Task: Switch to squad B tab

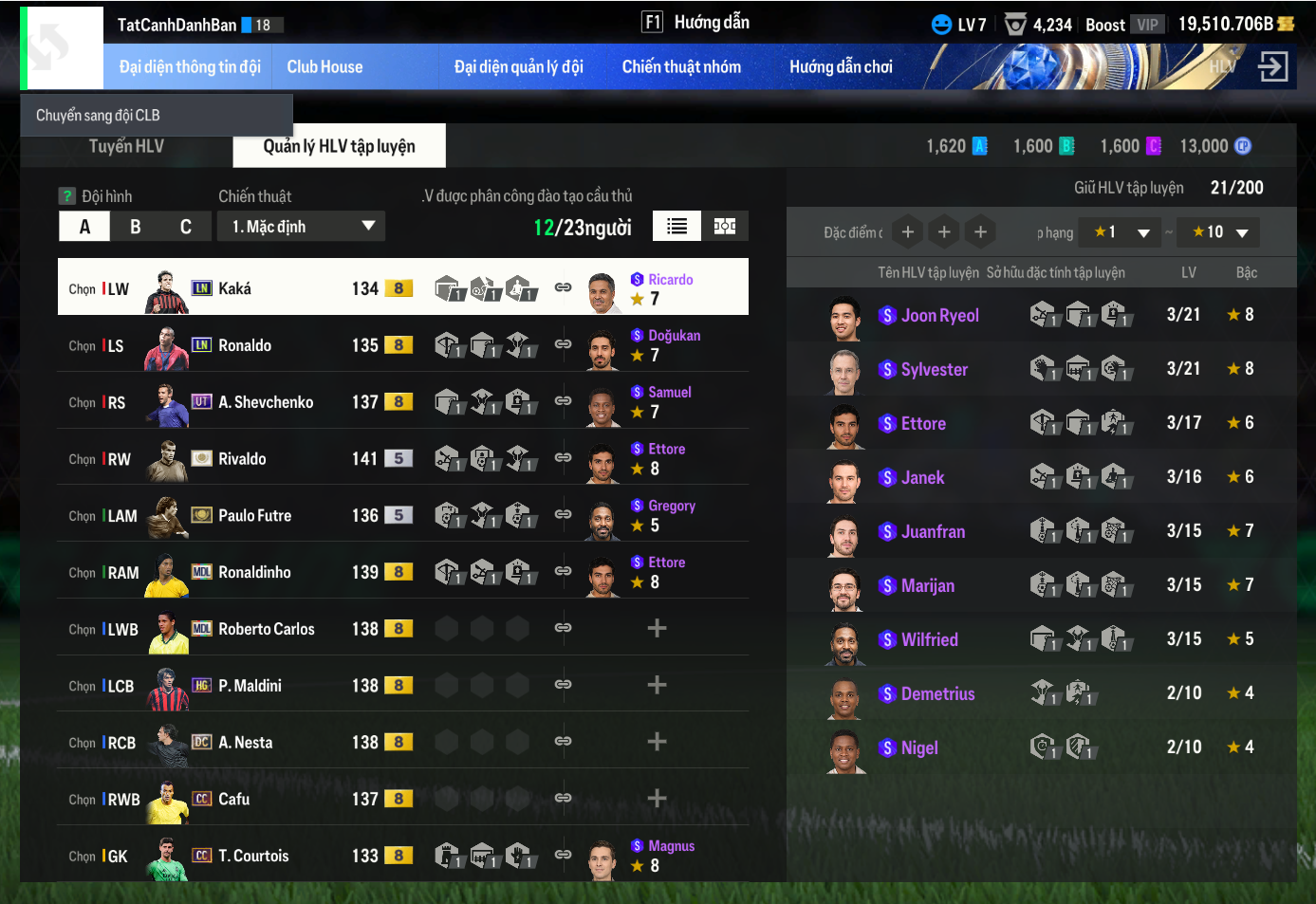Action: click(136, 227)
